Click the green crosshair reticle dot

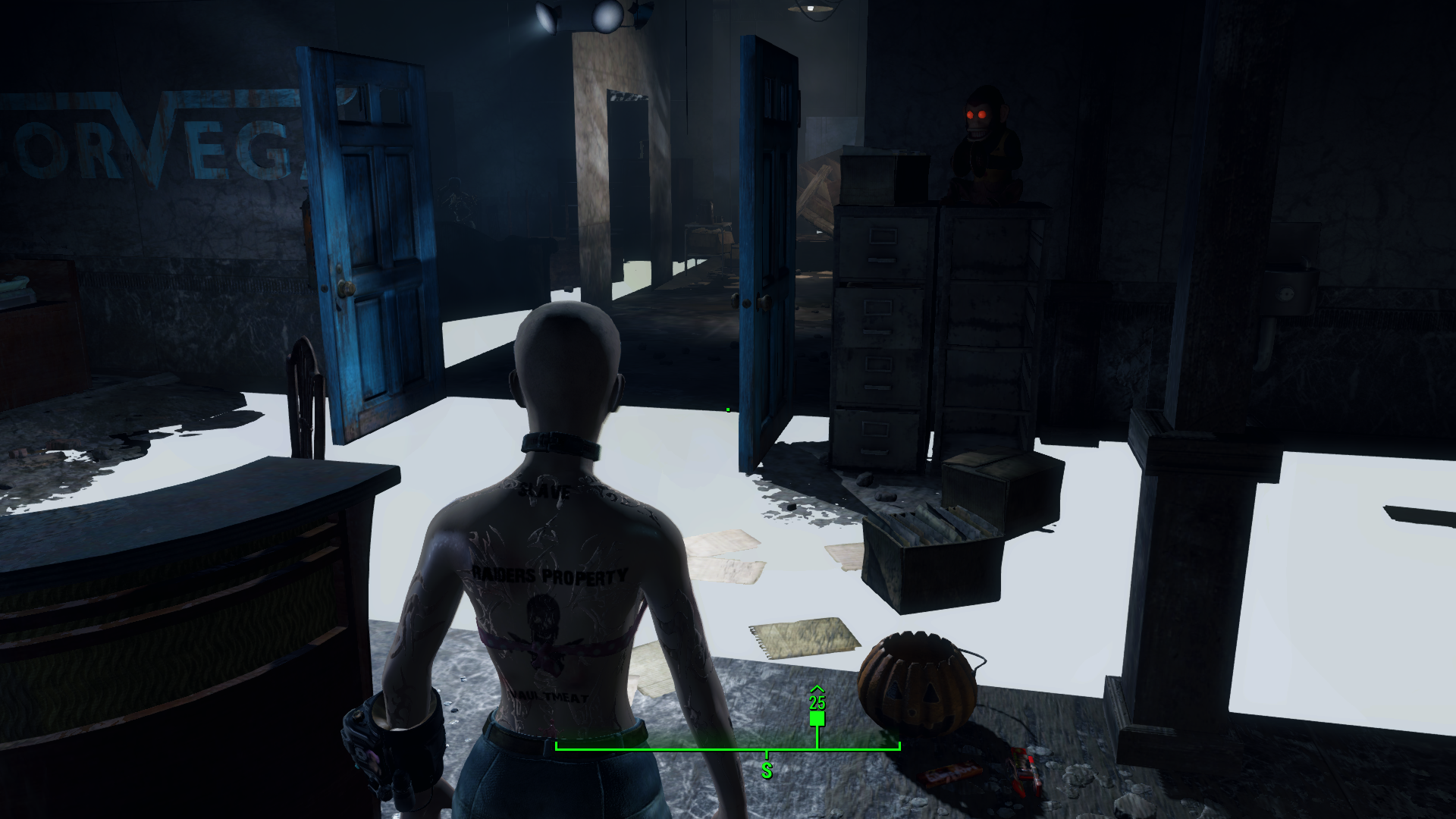click(727, 408)
